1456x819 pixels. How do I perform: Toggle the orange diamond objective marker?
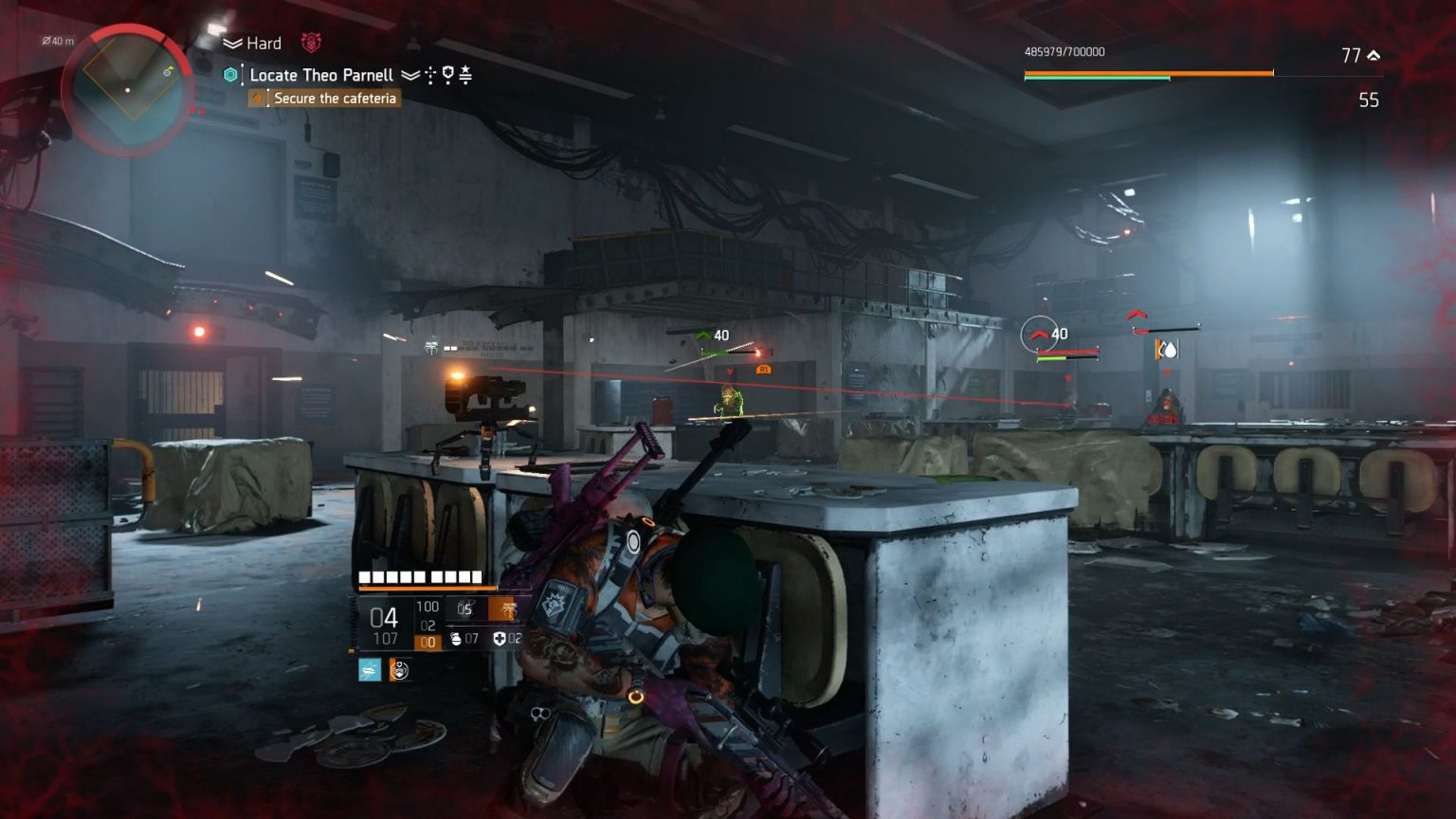click(x=257, y=98)
